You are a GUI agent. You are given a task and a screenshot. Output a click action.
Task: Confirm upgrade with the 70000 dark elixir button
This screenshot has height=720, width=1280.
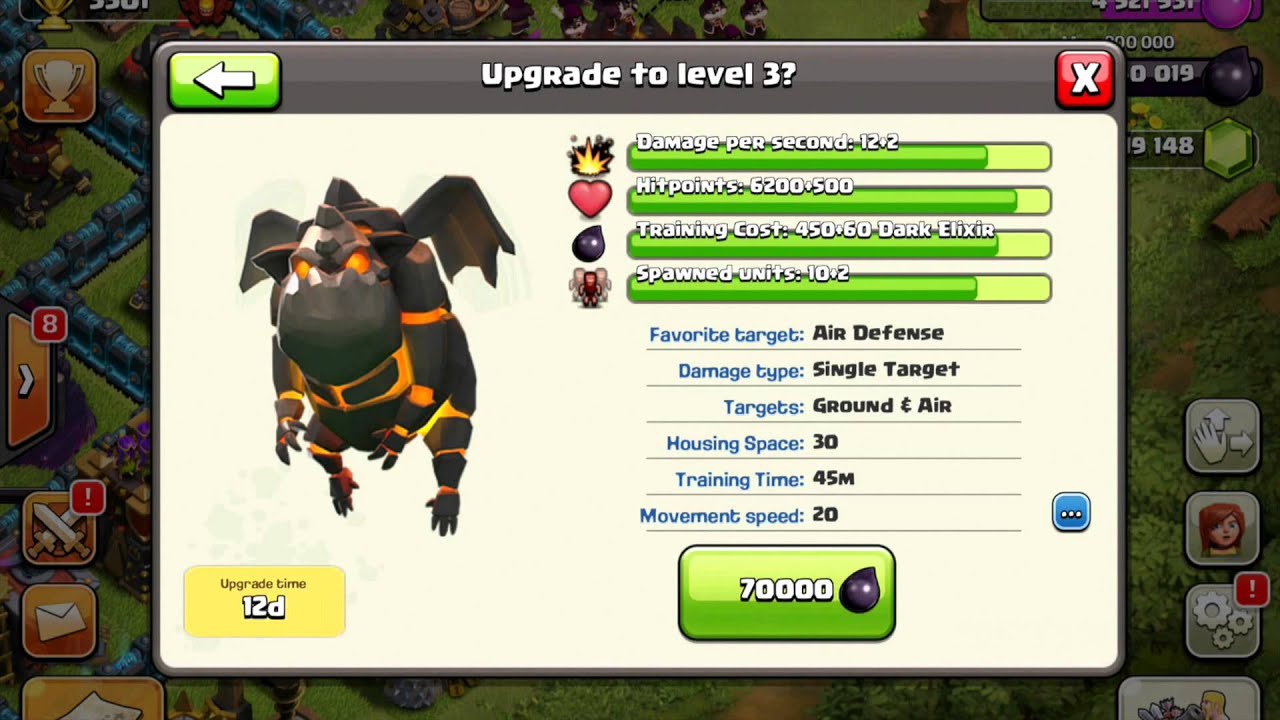(x=786, y=590)
